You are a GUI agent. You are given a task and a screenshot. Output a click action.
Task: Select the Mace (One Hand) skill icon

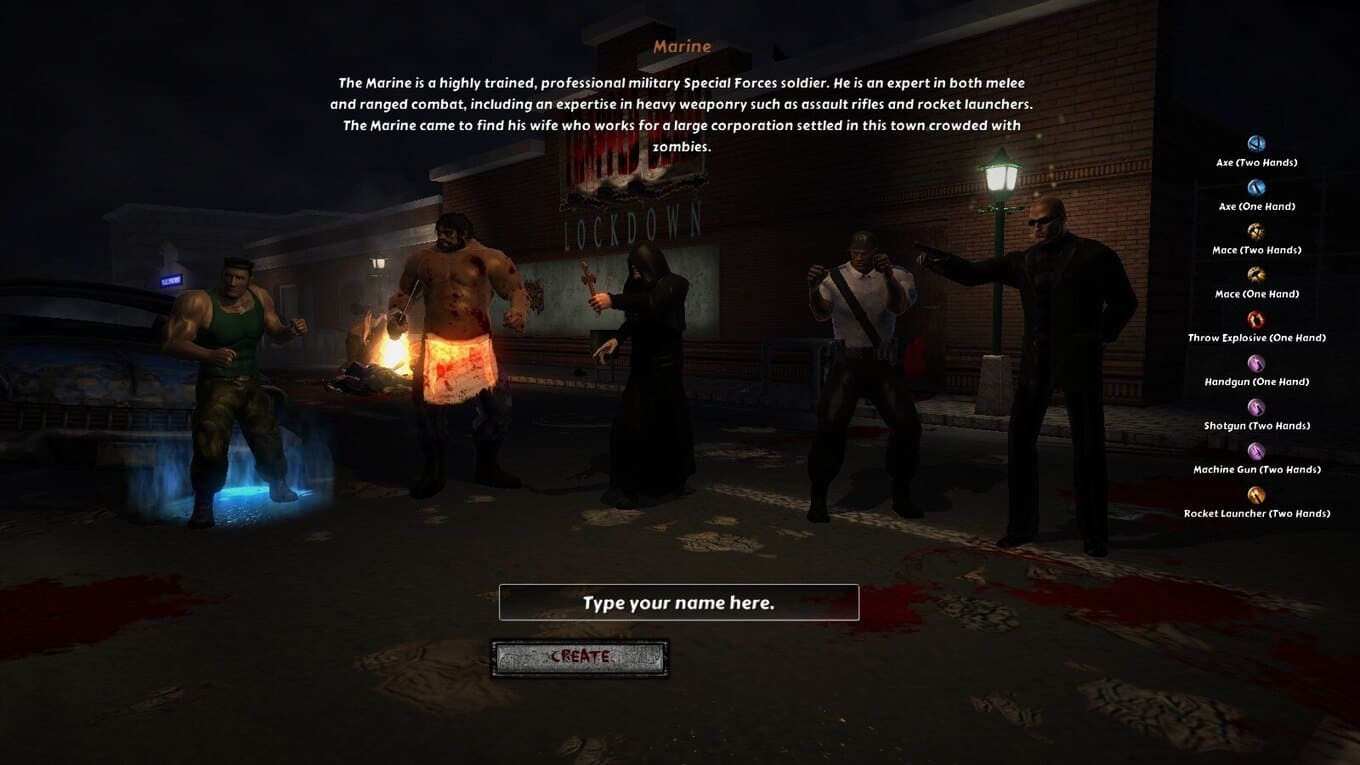click(x=1256, y=275)
